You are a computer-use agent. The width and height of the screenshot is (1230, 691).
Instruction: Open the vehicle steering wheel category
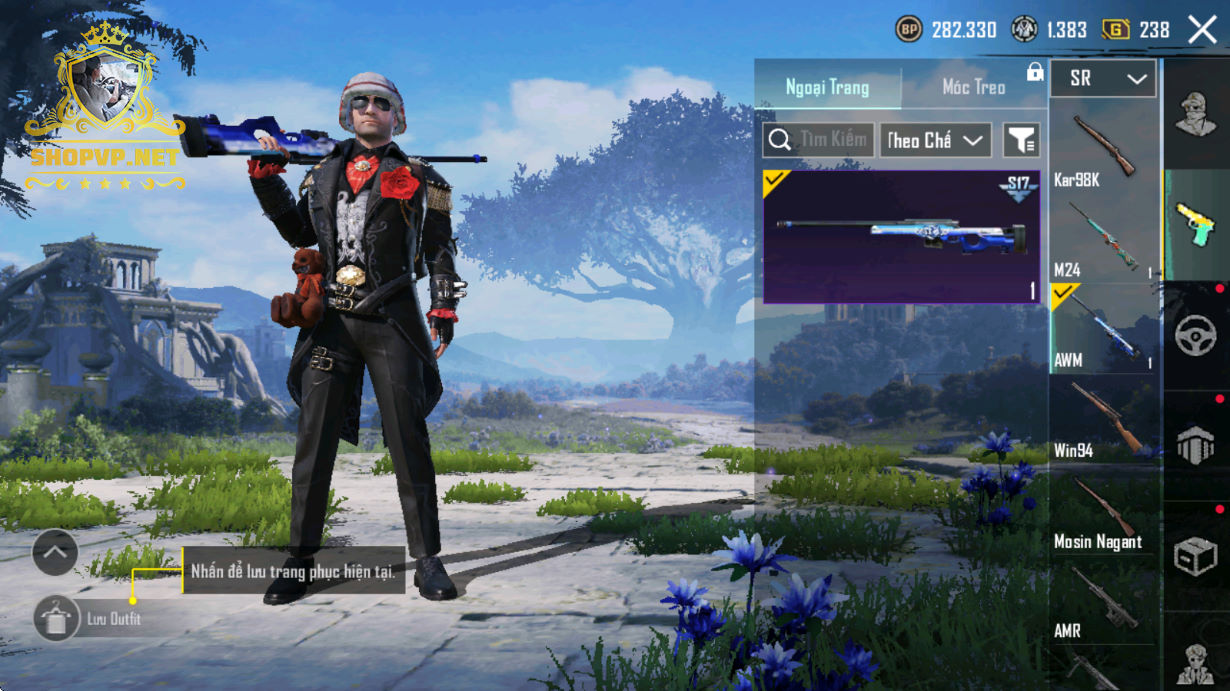click(1196, 335)
